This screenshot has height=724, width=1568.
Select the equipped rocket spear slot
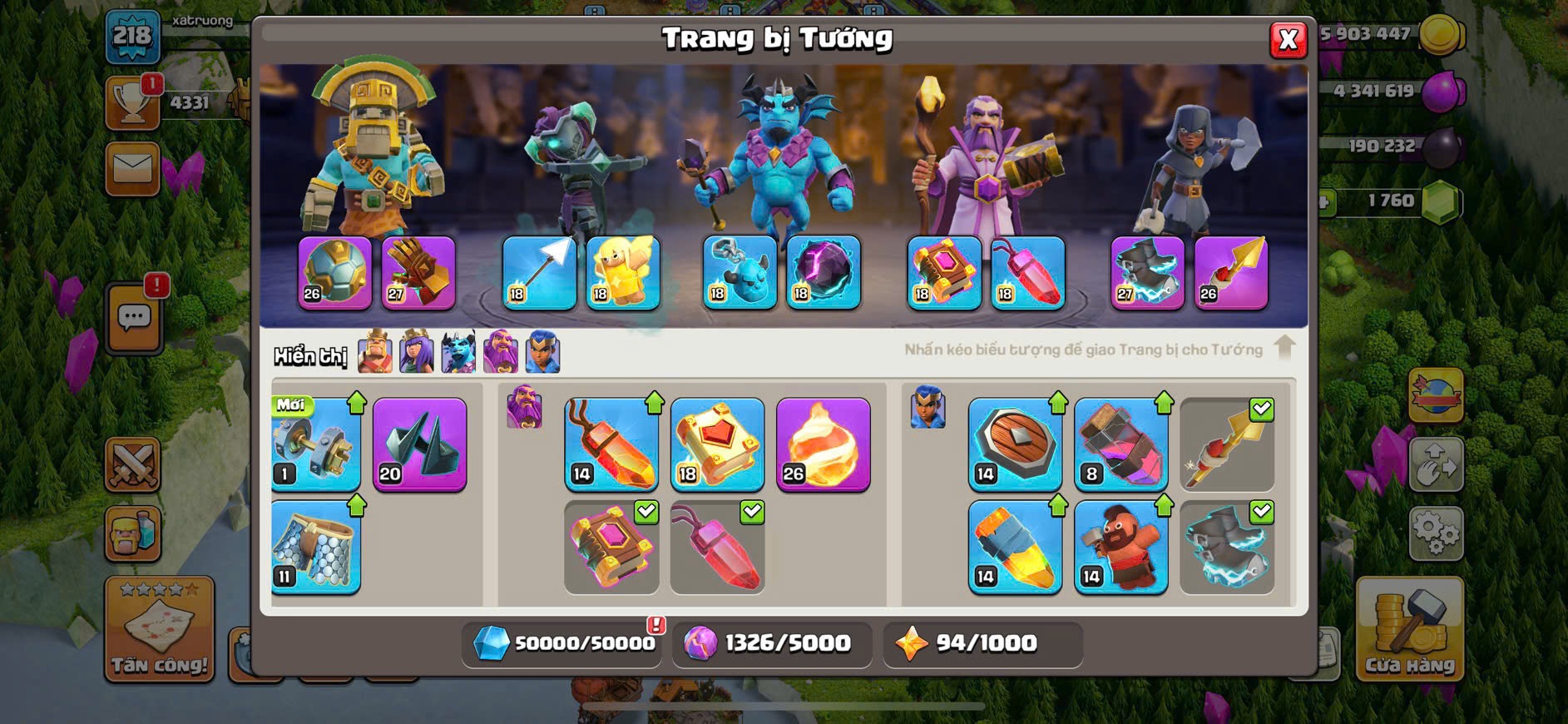(x=1231, y=272)
